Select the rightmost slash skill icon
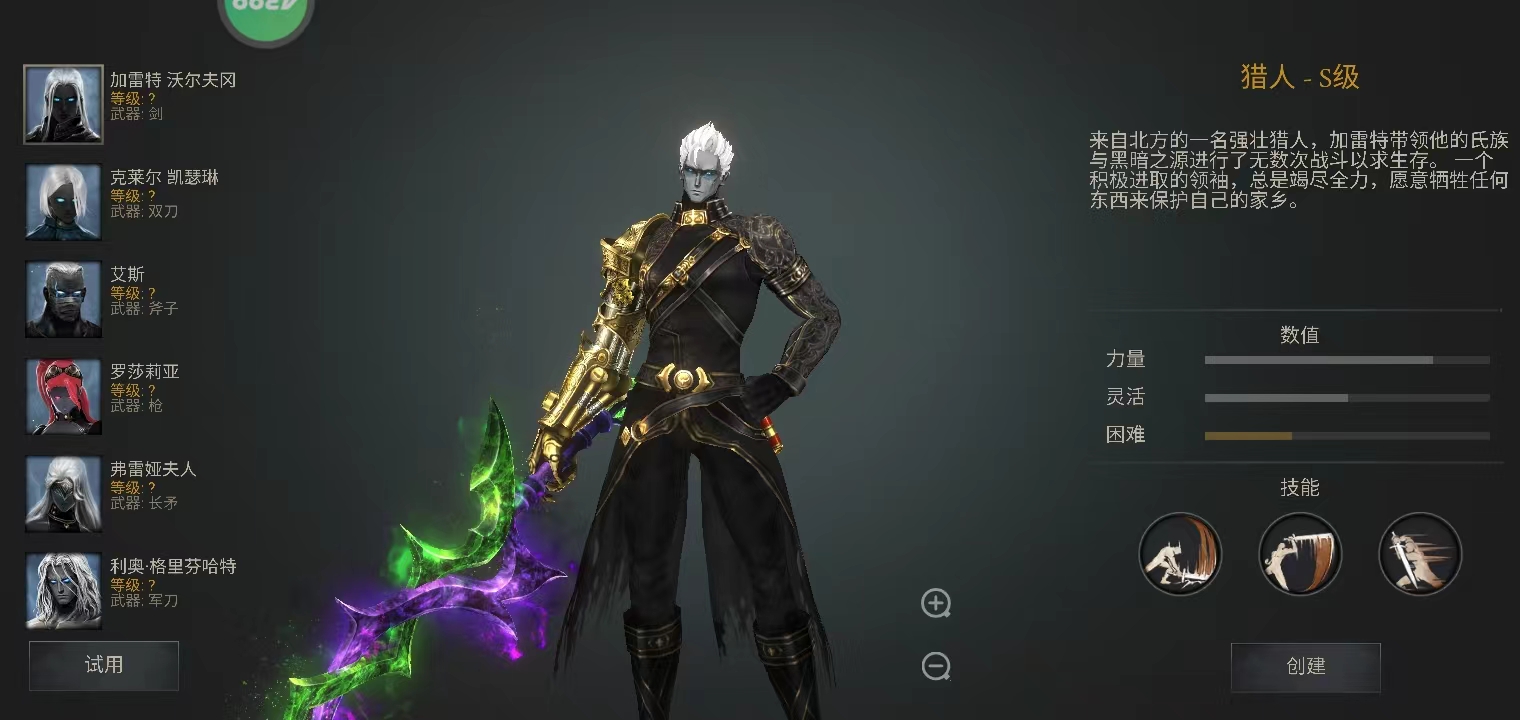Screen dimensions: 1520x720 coord(1420,554)
